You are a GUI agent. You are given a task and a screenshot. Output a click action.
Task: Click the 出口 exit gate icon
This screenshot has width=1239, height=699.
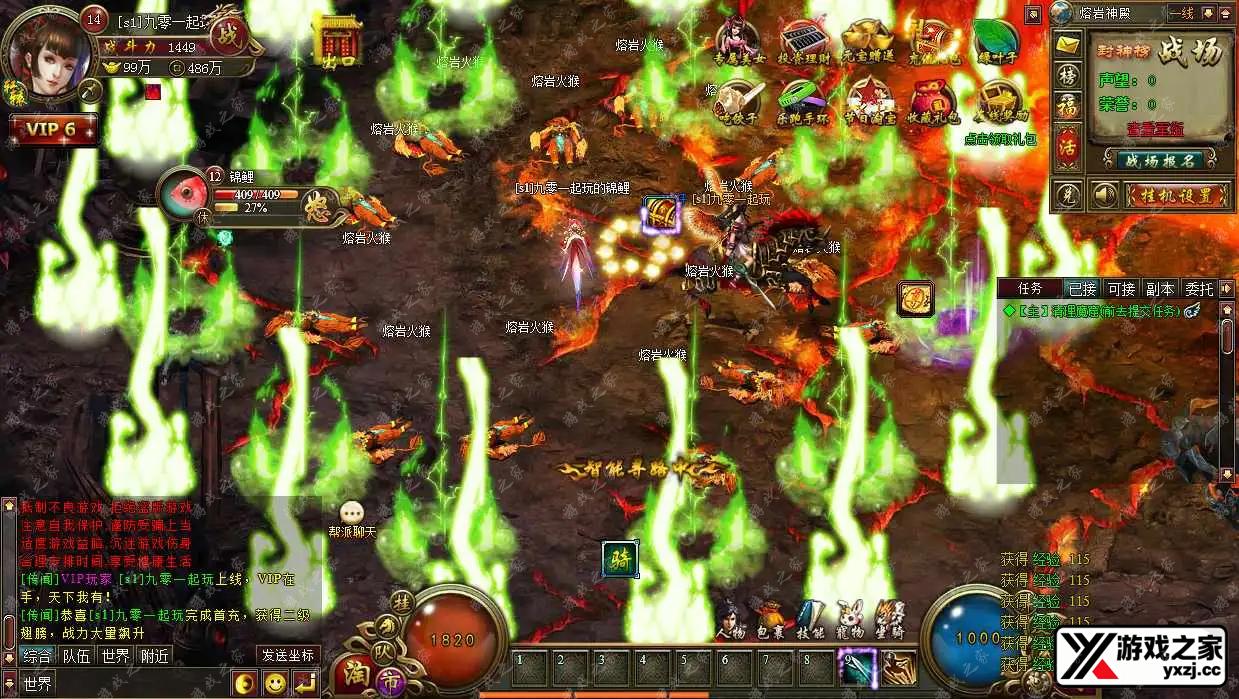click(x=337, y=42)
